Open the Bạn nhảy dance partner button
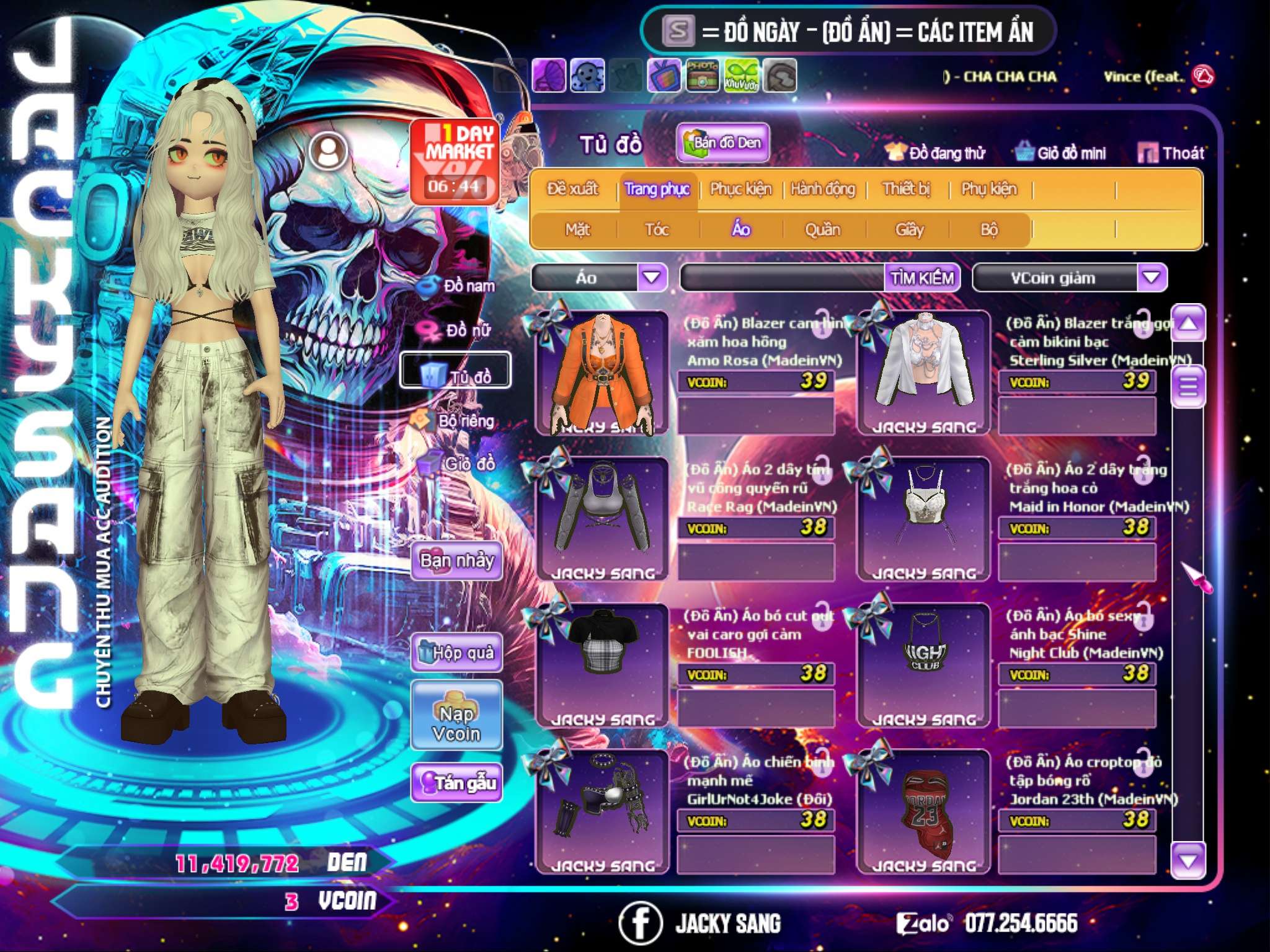The image size is (1270, 952). pyautogui.click(x=456, y=561)
